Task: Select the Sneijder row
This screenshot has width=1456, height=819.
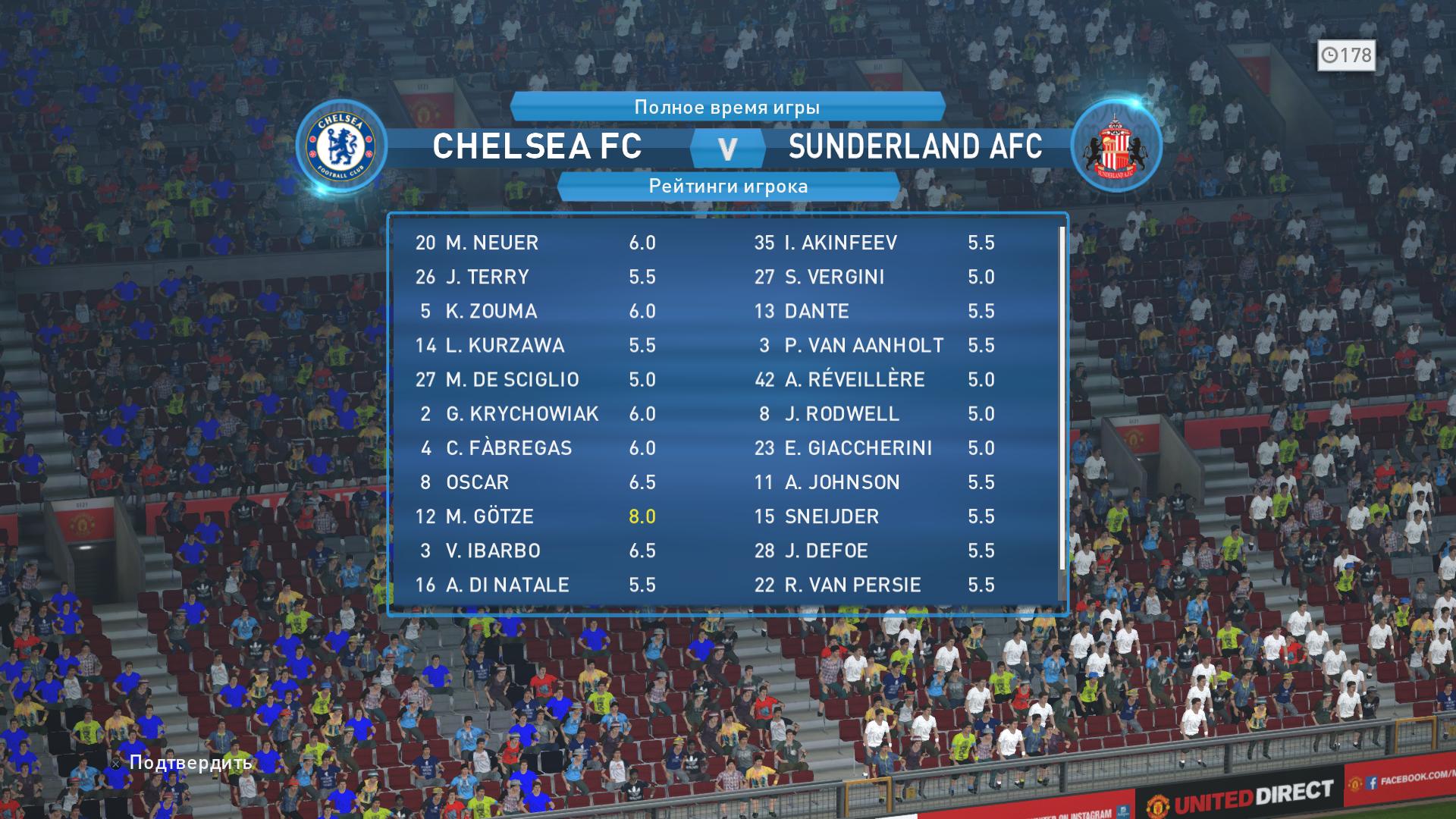Action: (872, 516)
